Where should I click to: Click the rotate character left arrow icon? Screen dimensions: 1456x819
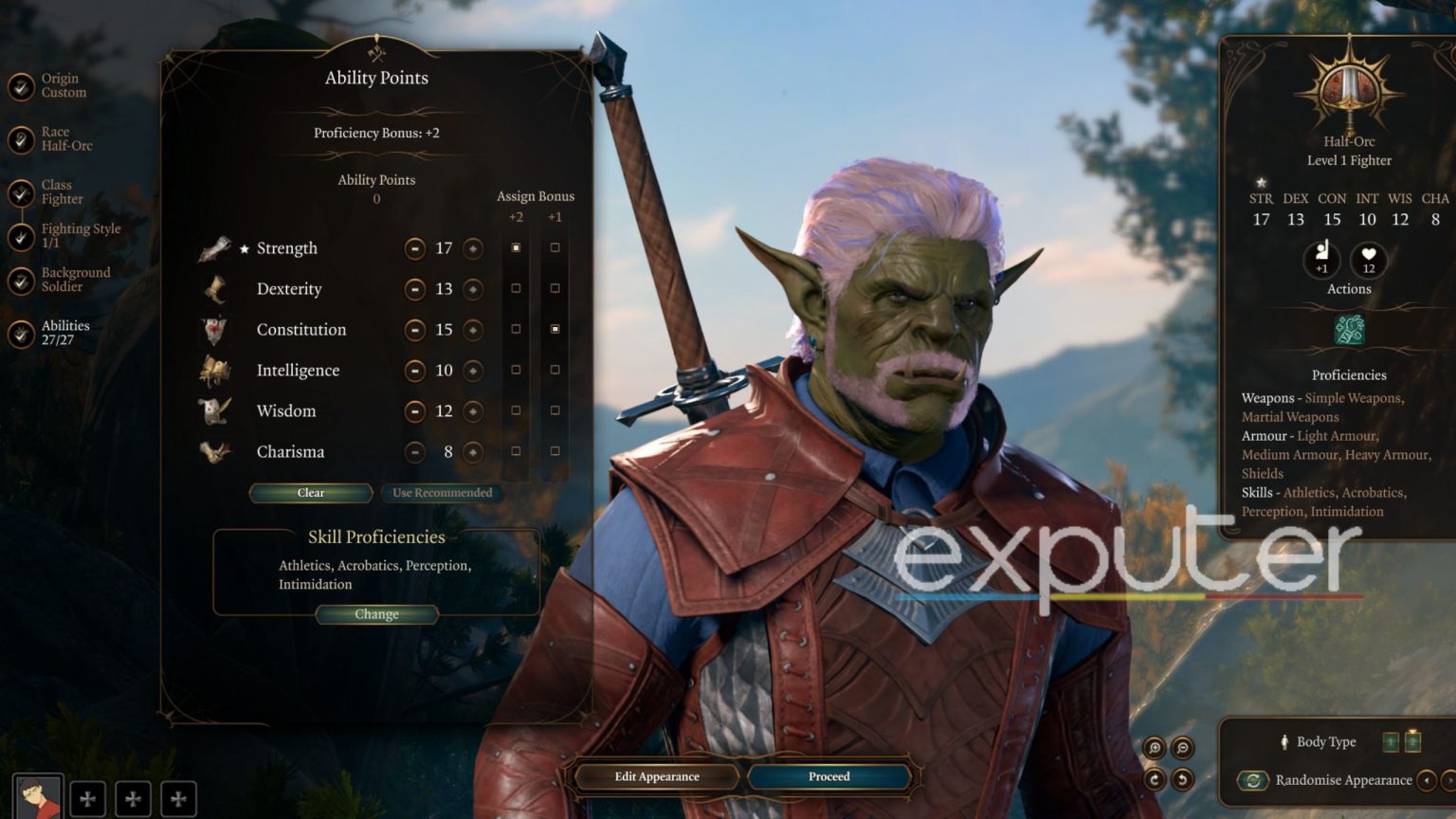1182,779
